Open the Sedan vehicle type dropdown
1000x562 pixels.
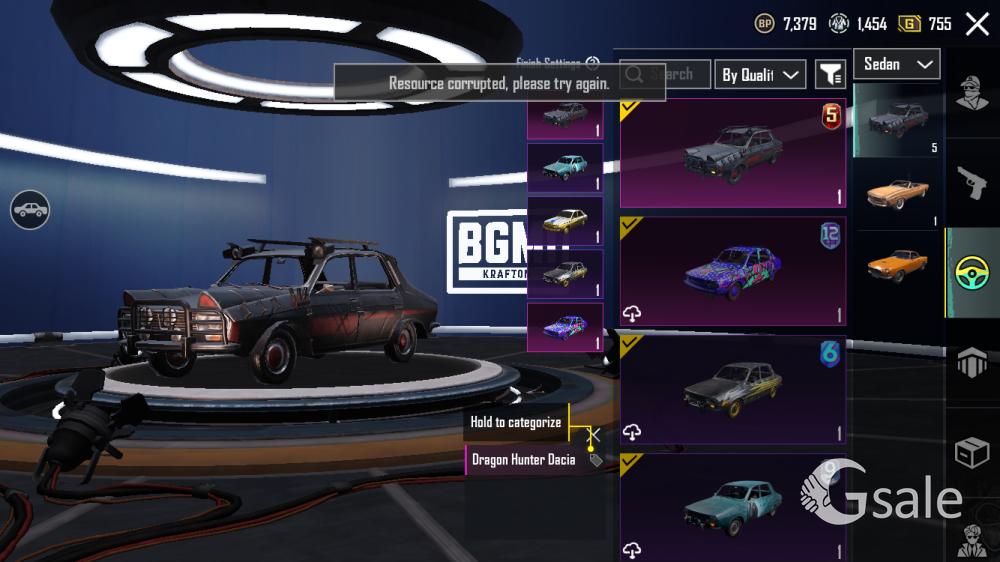(896, 64)
